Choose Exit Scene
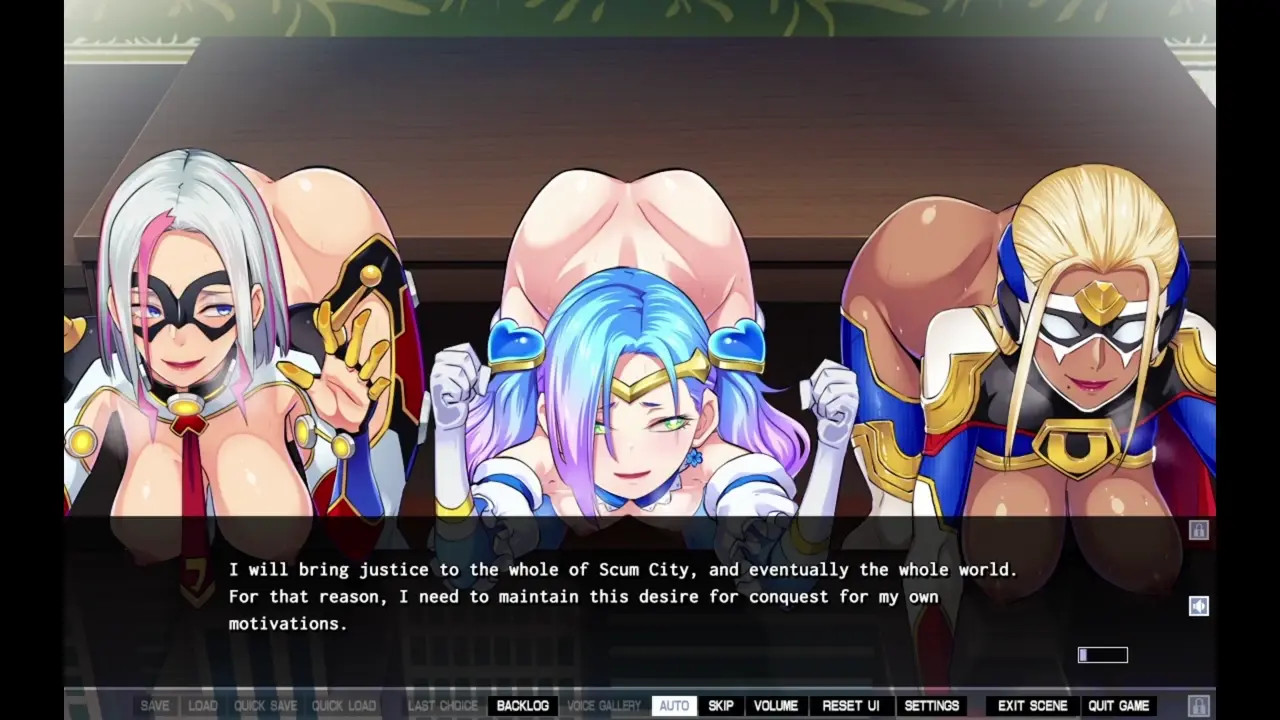The image size is (1280, 720). pyautogui.click(x=1033, y=706)
